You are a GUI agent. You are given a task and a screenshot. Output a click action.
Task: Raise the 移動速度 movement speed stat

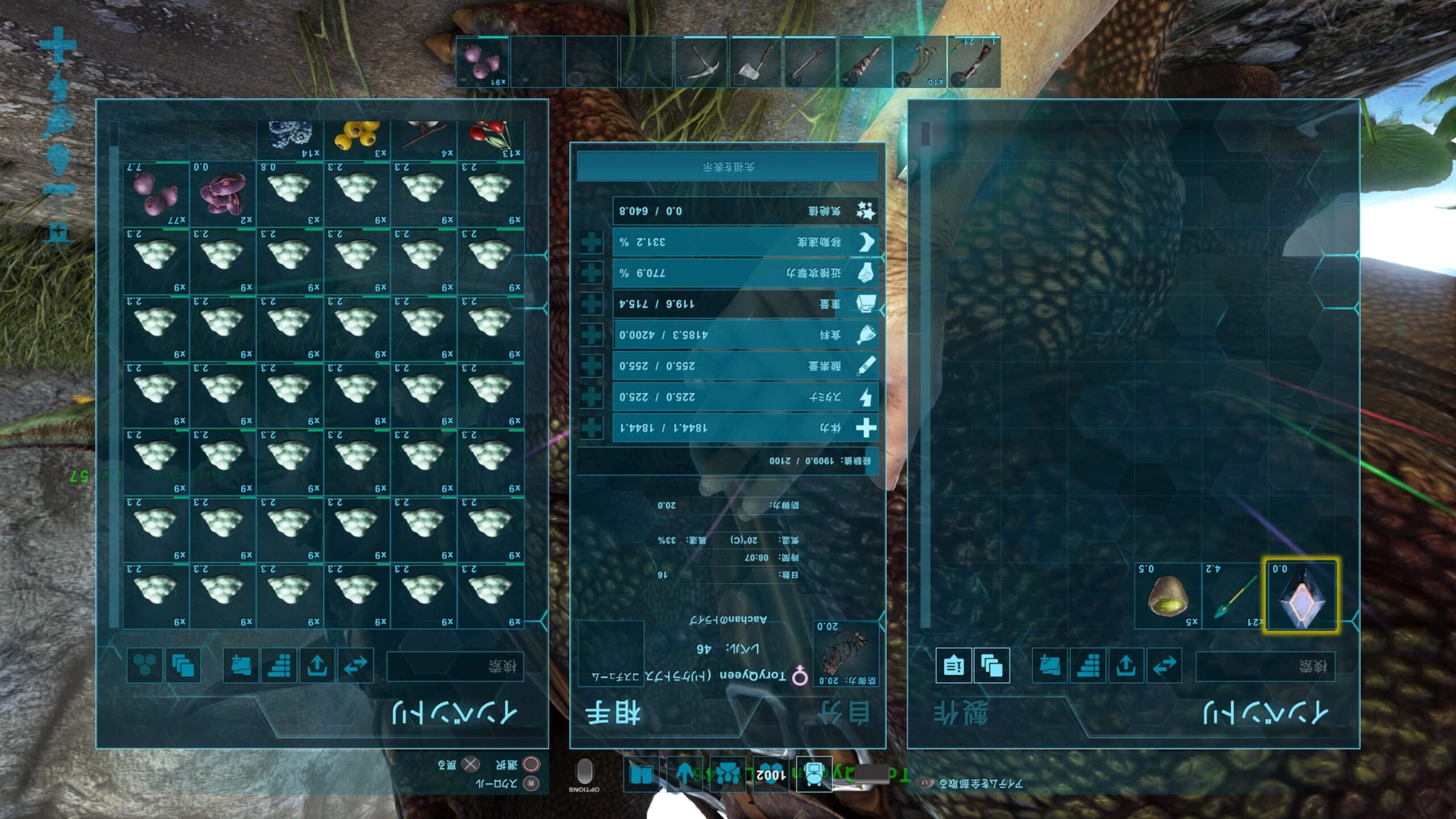coord(591,242)
